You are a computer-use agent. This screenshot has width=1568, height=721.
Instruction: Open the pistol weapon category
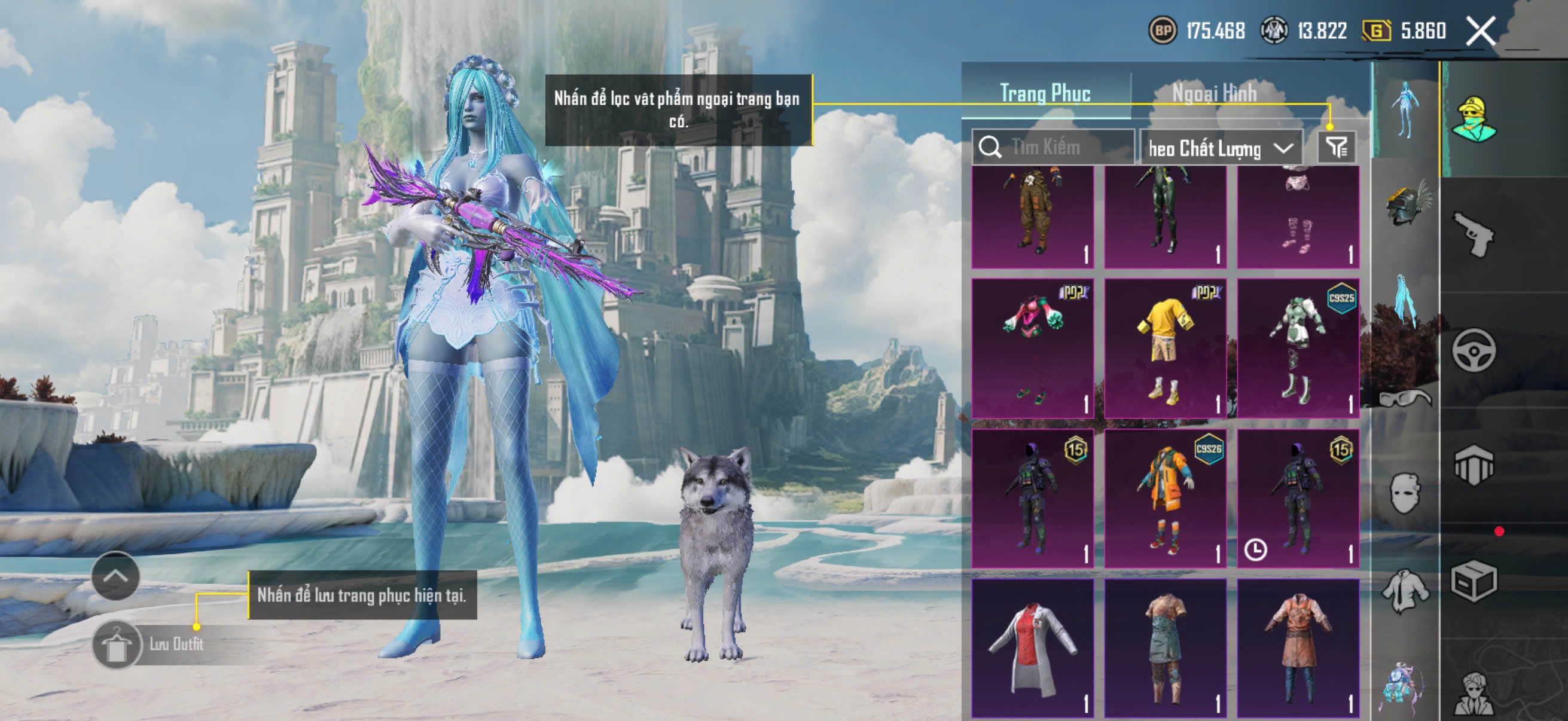(1473, 234)
